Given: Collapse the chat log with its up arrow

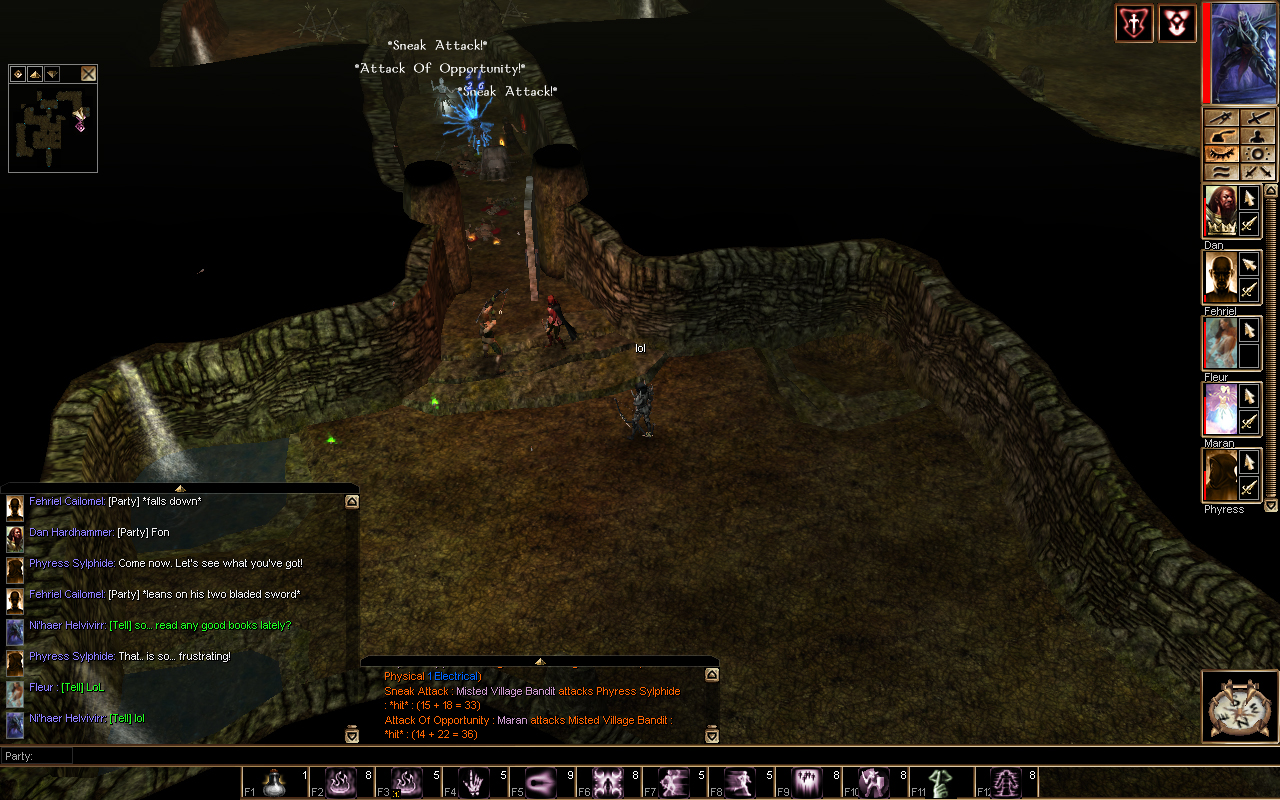Looking at the screenshot, I should point(351,500).
